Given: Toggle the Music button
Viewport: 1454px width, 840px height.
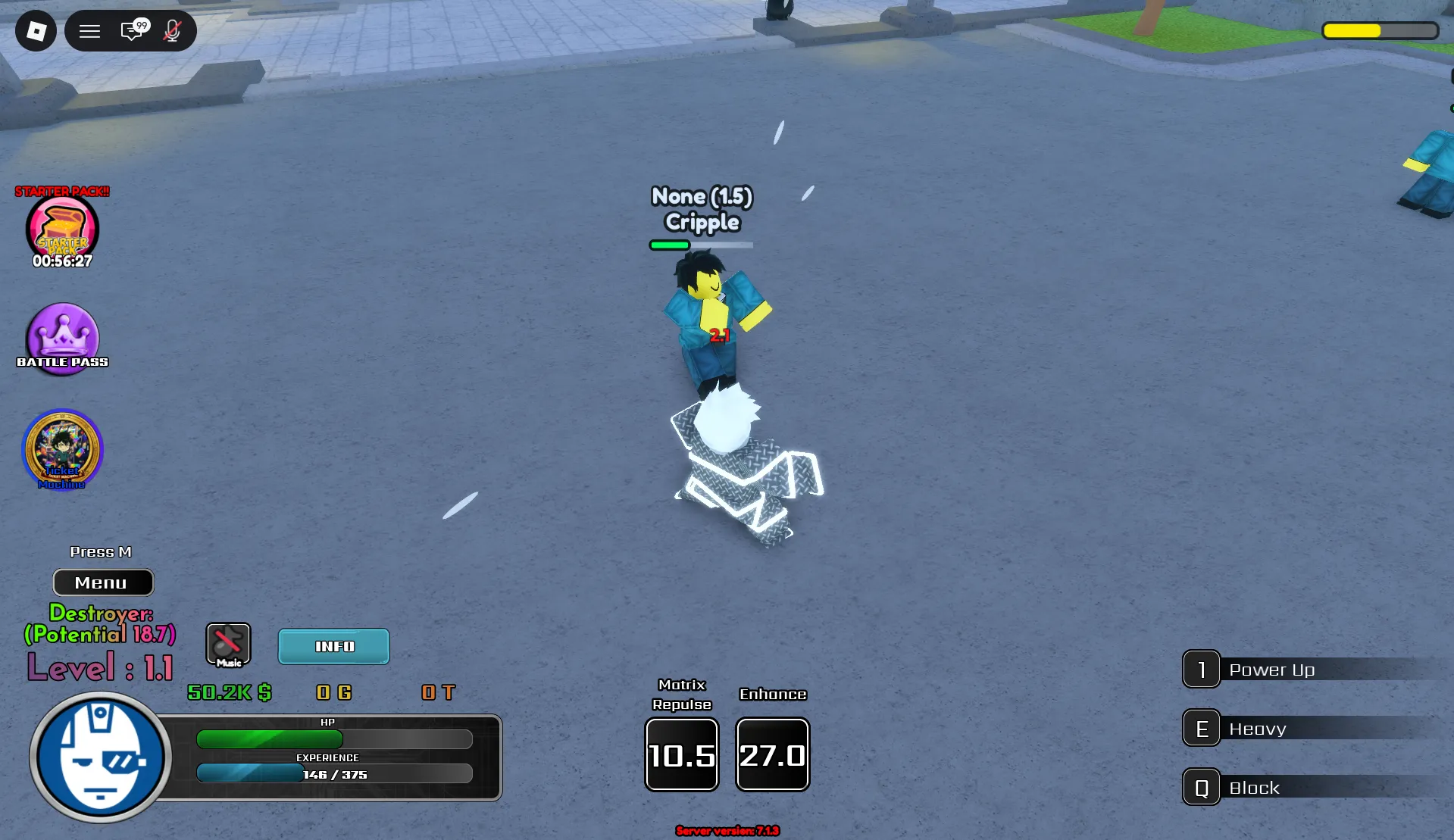Looking at the screenshot, I should click(x=228, y=645).
